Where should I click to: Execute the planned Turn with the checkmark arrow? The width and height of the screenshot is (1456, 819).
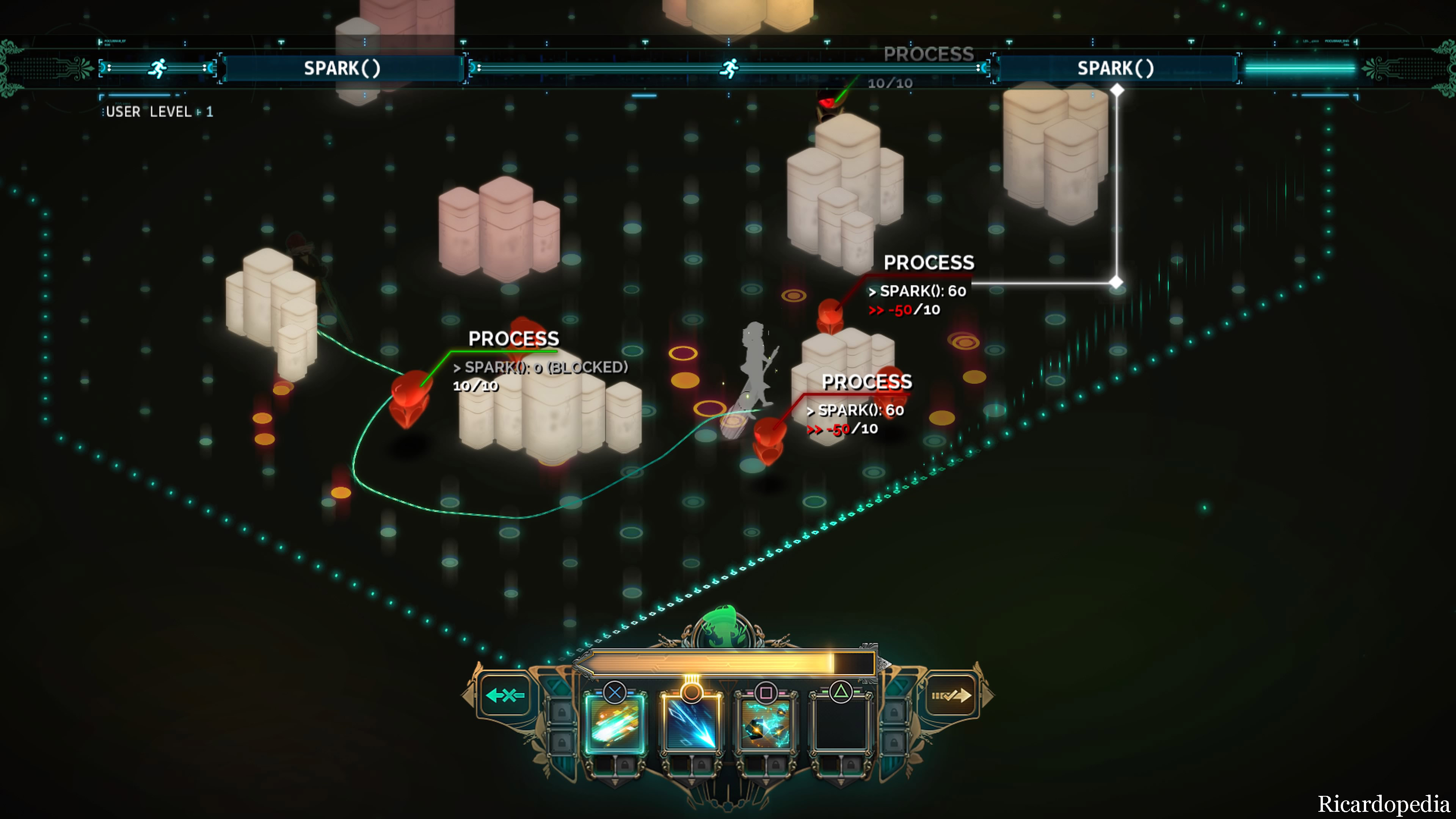point(951,695)
